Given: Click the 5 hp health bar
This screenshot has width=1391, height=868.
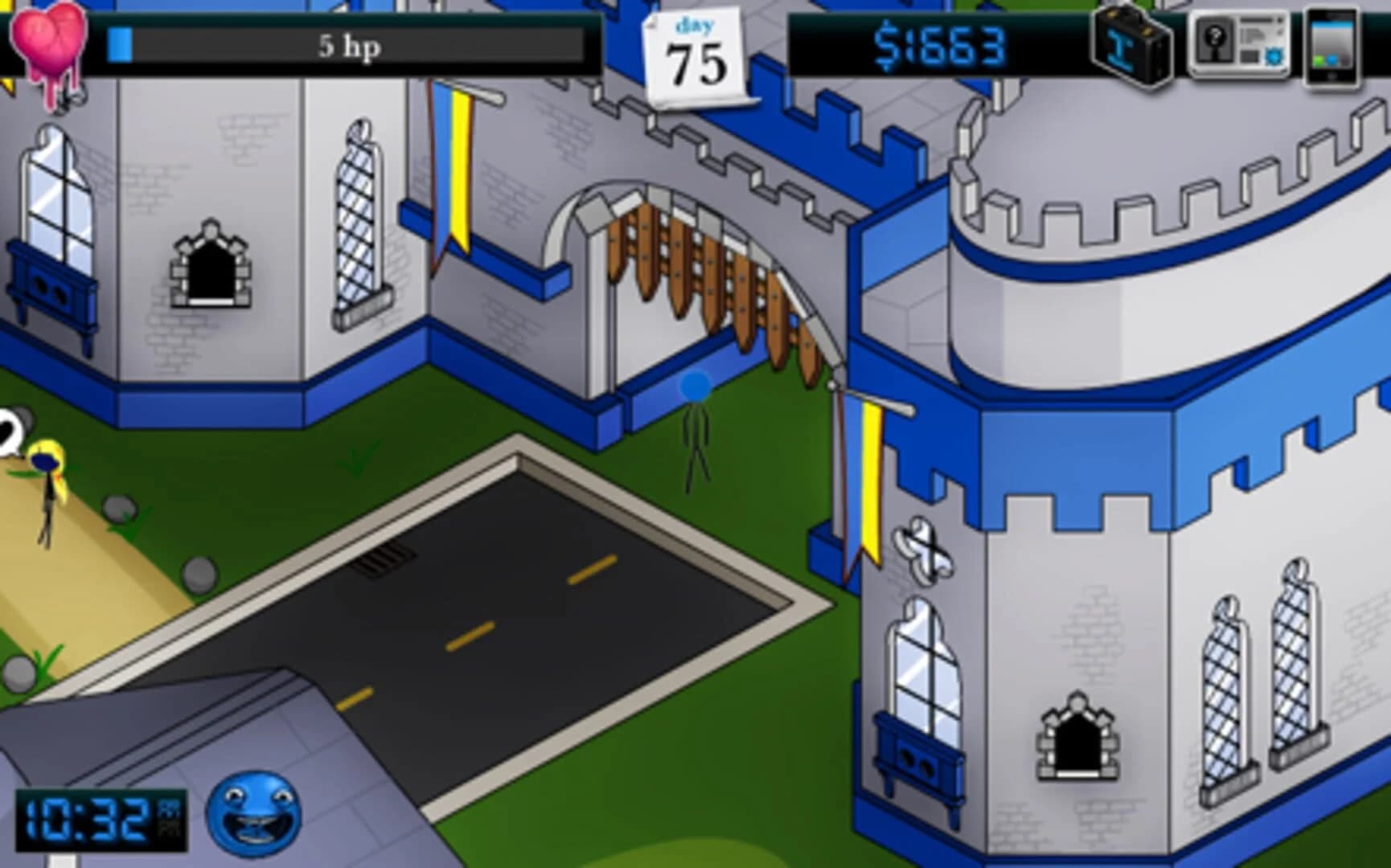Looking at the screenshot, I should tap(347, 46).
